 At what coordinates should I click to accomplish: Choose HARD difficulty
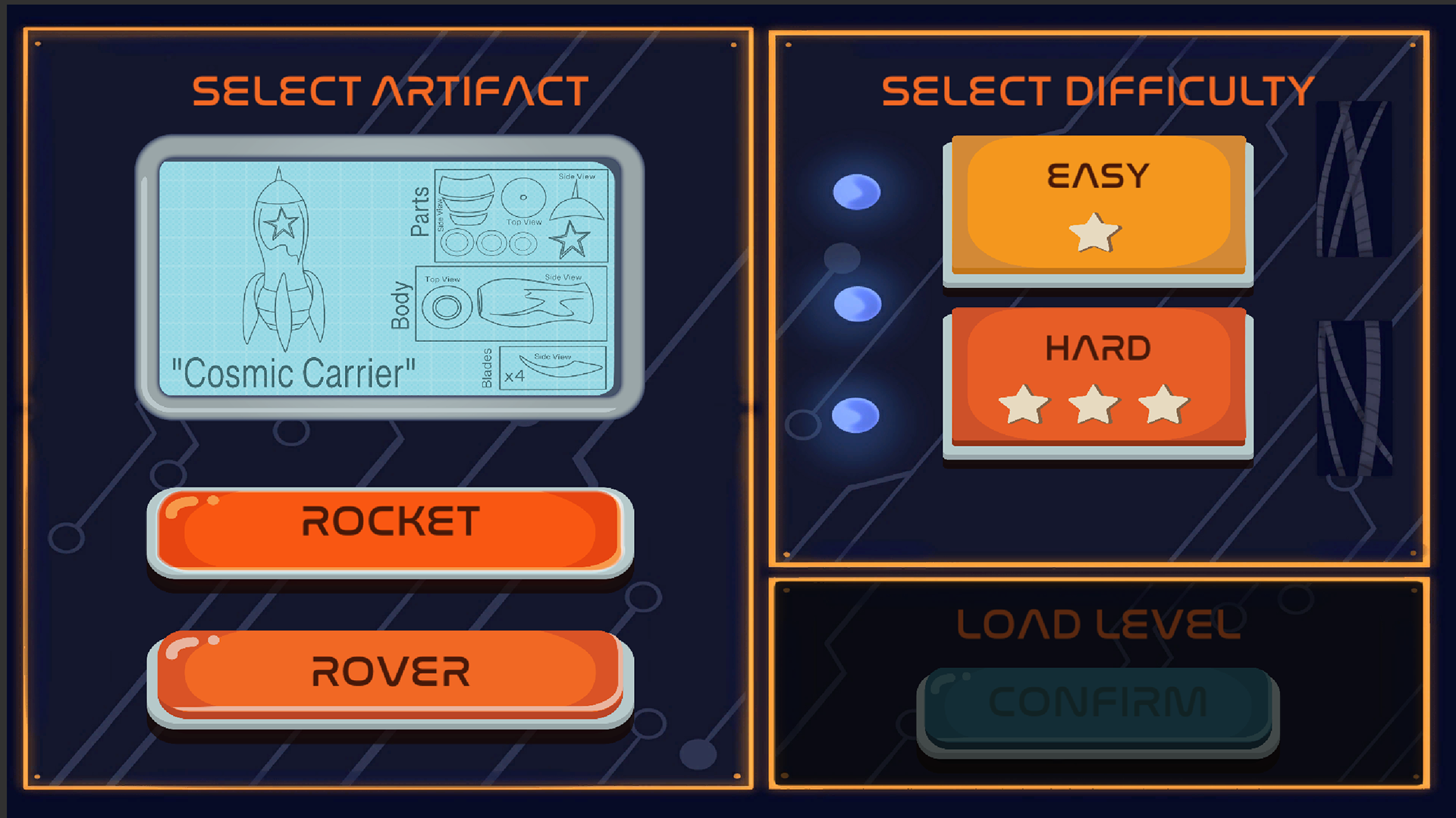pos(1097,371)
